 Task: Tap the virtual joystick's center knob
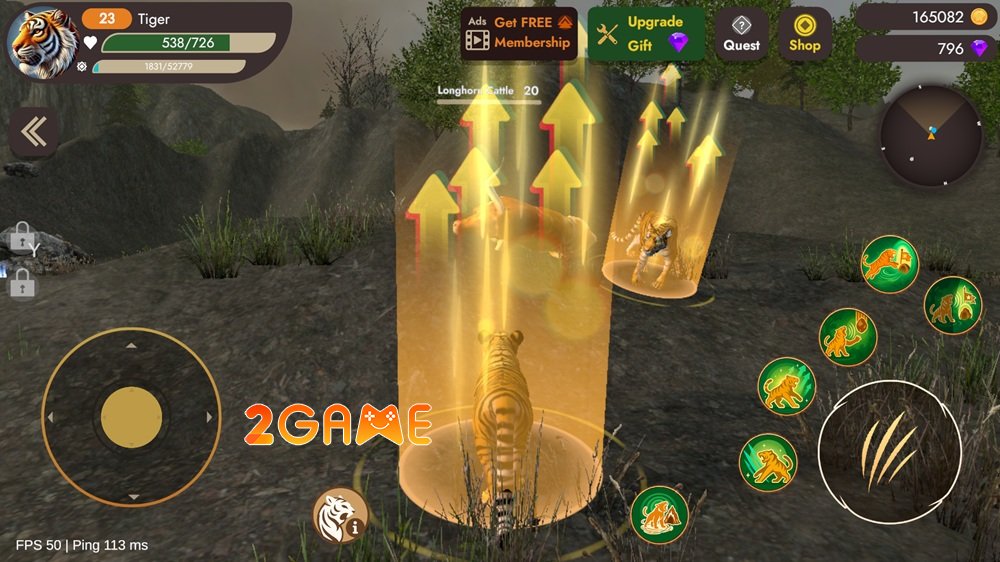point(131,416)
